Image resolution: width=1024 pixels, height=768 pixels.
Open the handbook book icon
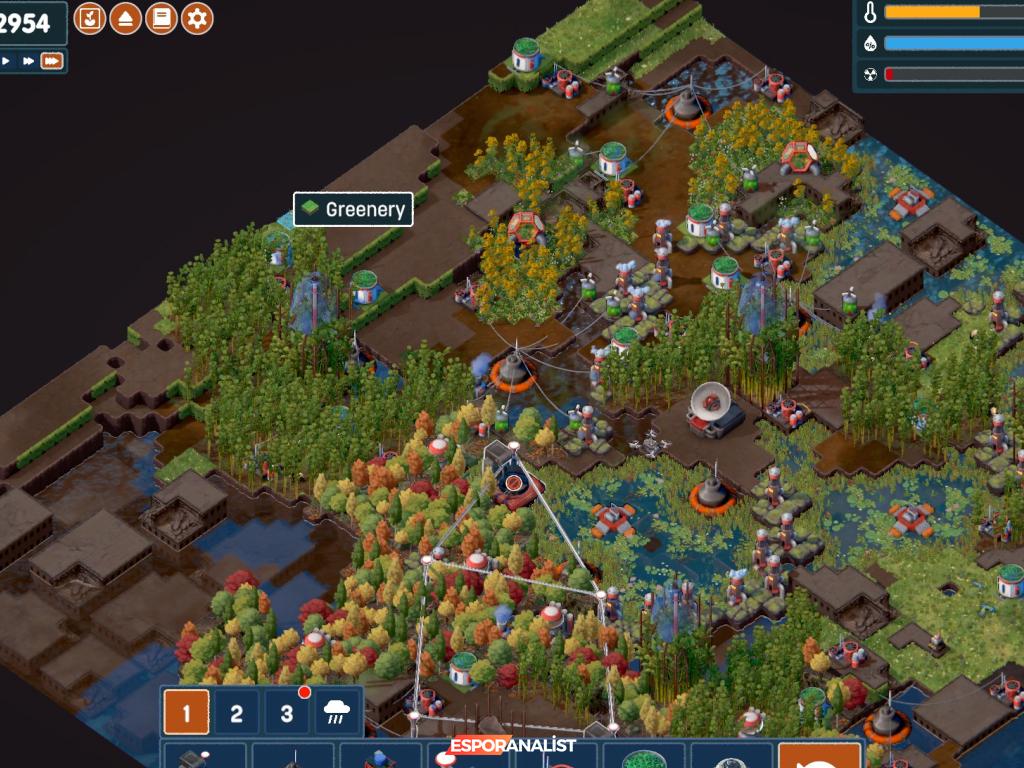click(161, 18)
